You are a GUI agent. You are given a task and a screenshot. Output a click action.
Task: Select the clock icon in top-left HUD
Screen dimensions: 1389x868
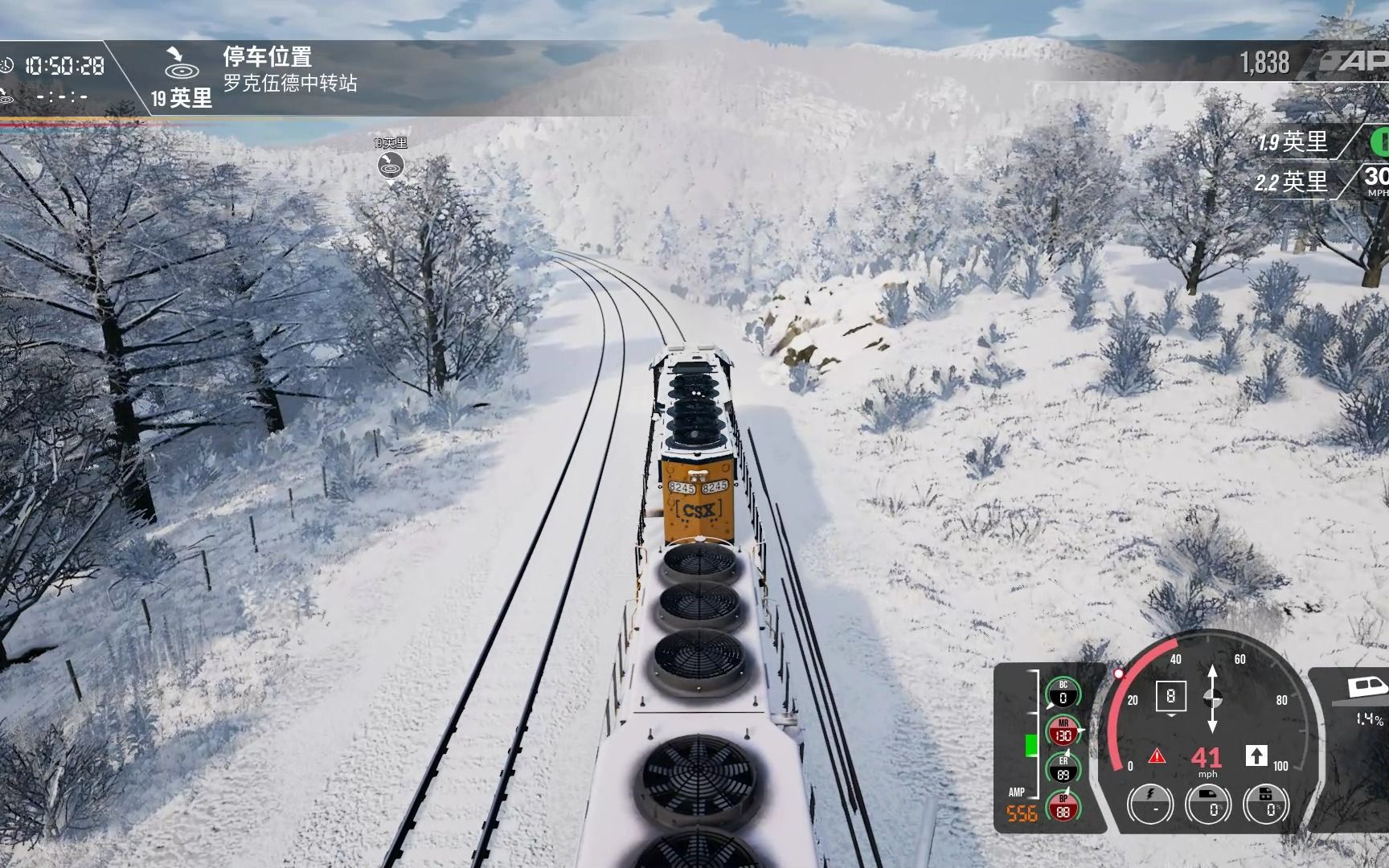(x=8, y=64)
